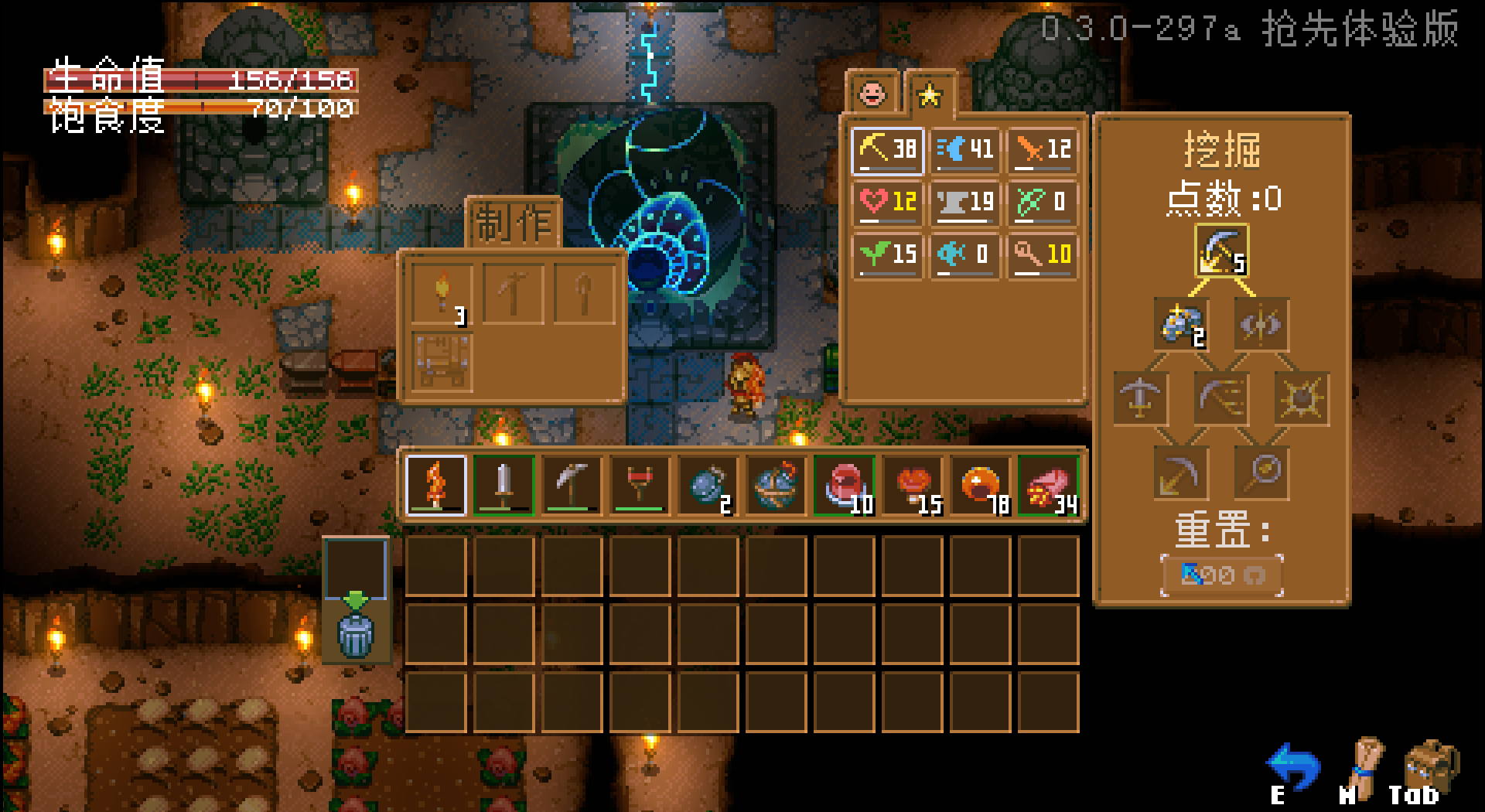Image resolution: width=1485 pixels, height=812 pixels.
Task: Pick the hotbar stack of 78 orange slime
Action: [x=980, y=486]
